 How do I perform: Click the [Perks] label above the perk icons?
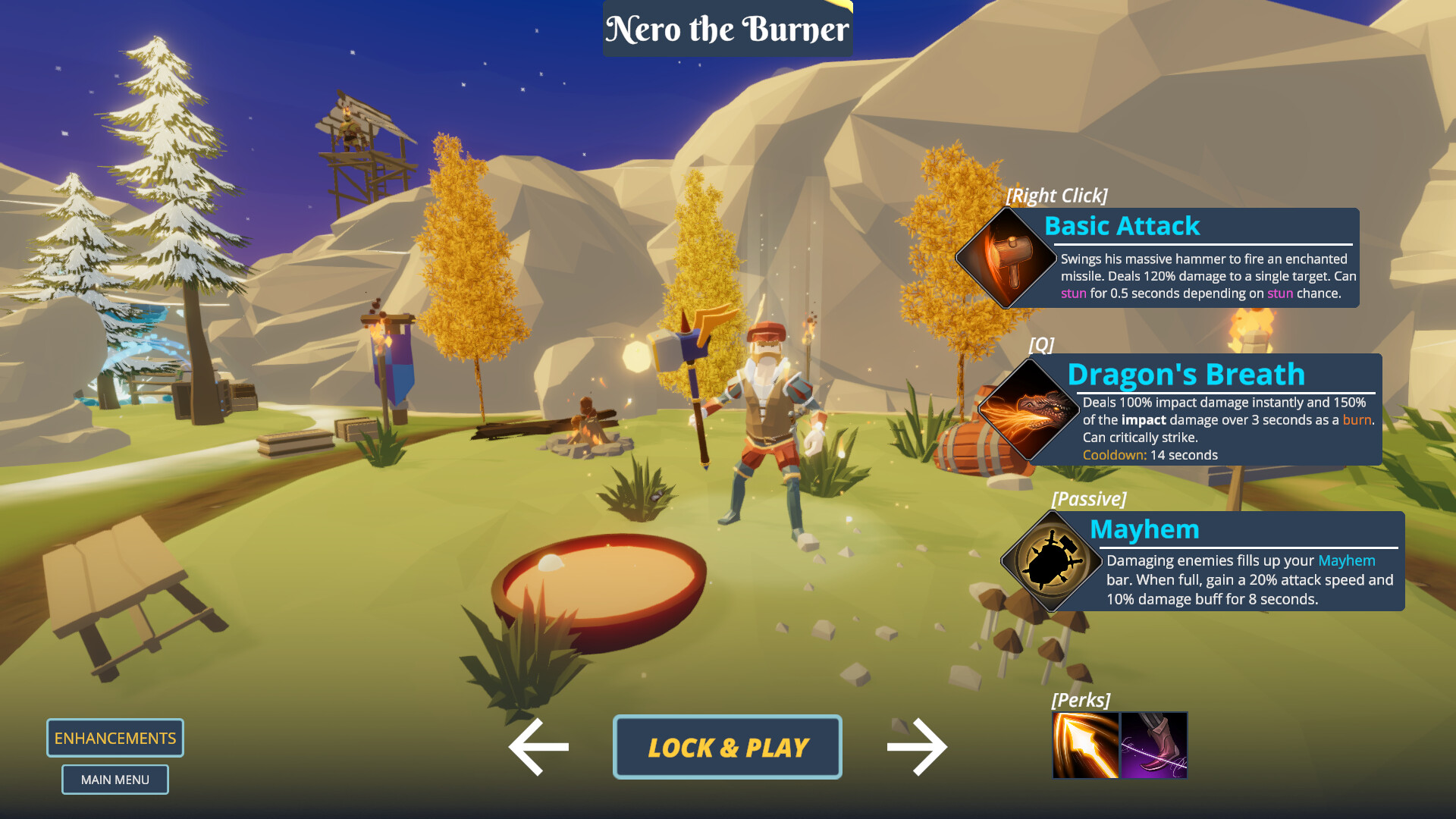[1081, 699]
